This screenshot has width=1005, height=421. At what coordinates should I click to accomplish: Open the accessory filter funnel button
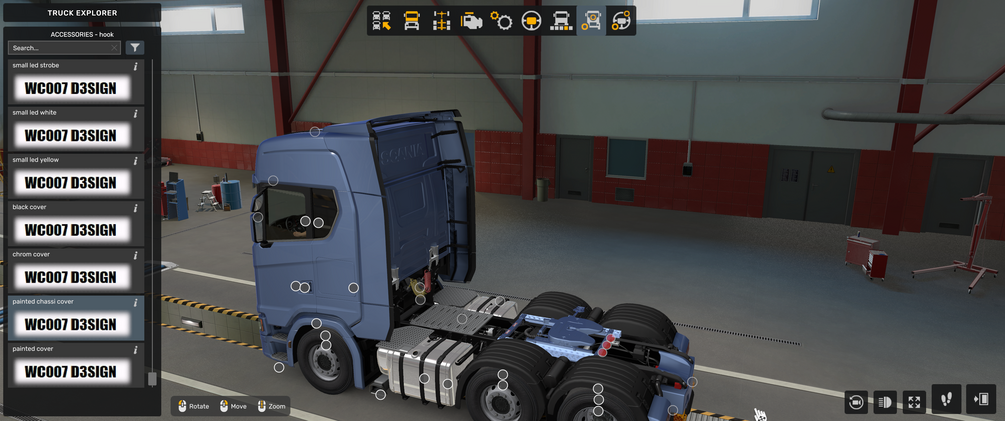tap(135, 48)
